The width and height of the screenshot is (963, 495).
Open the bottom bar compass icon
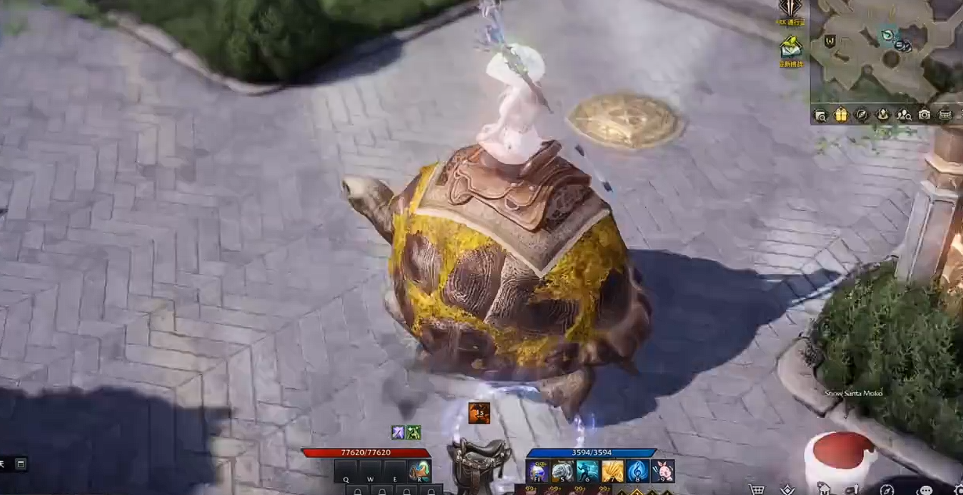point(887,489)
